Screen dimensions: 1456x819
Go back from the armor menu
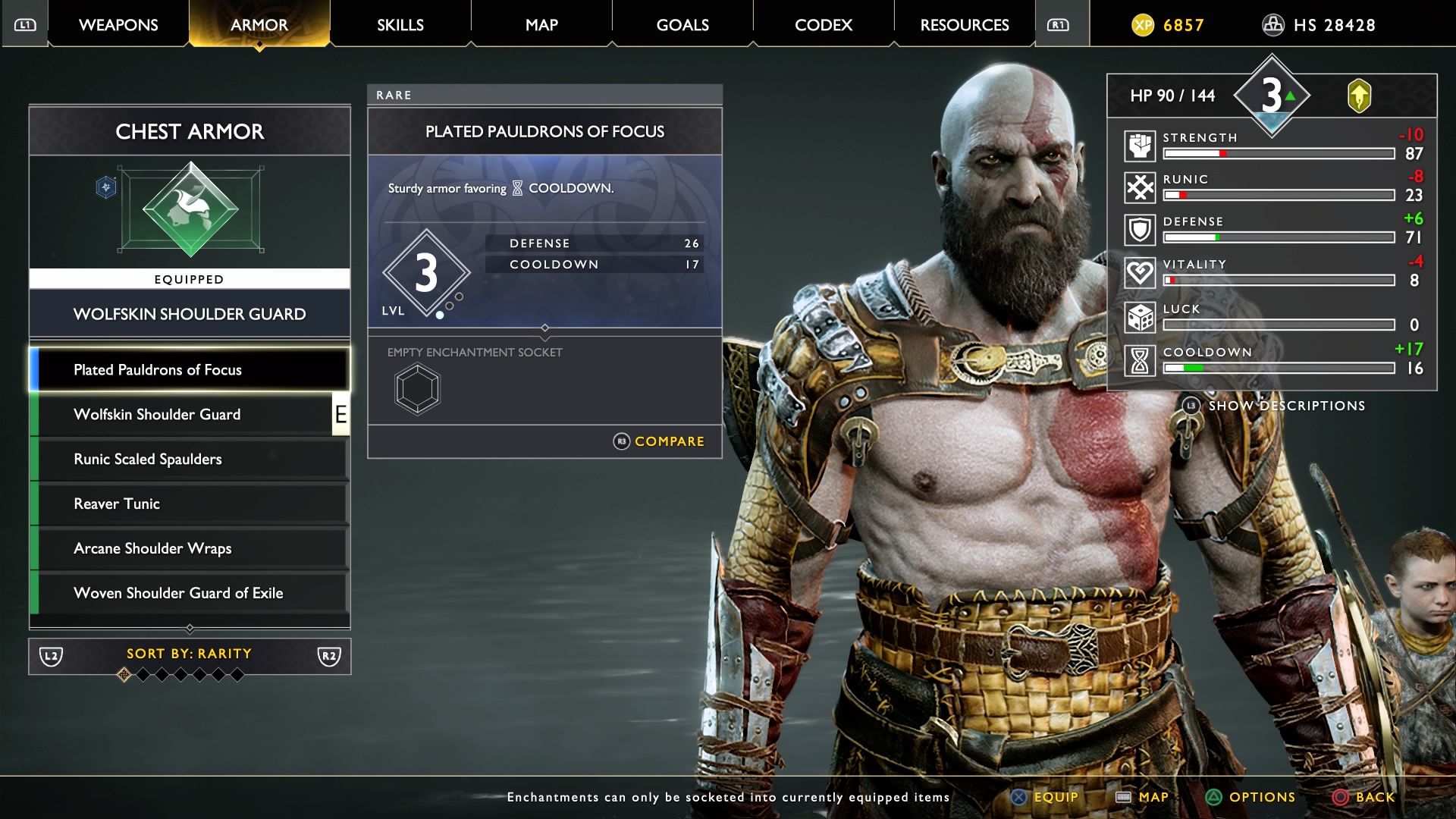point(1363,797)
